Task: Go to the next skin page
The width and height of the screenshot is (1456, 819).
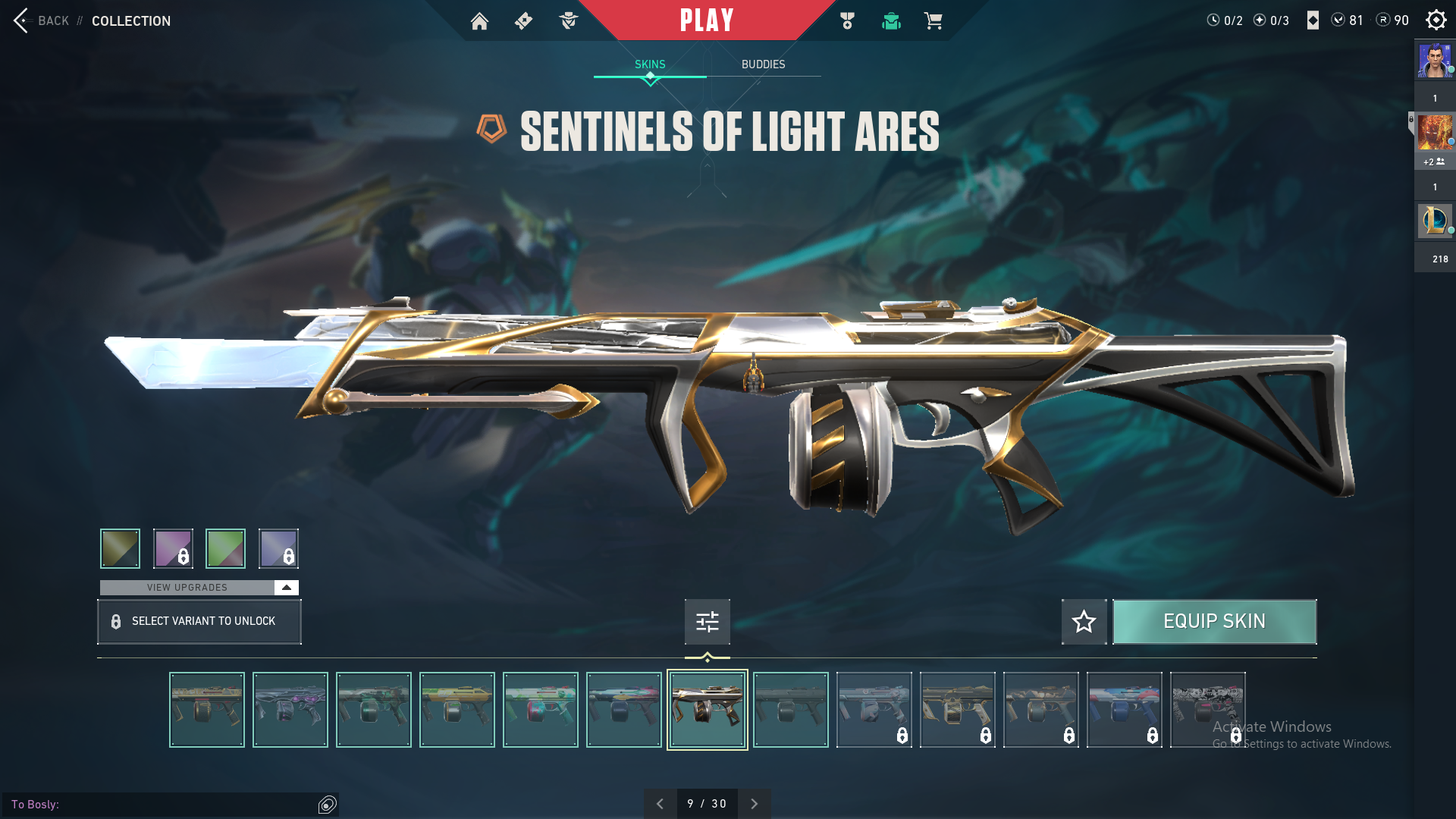Action: click(x=754, y=804)
